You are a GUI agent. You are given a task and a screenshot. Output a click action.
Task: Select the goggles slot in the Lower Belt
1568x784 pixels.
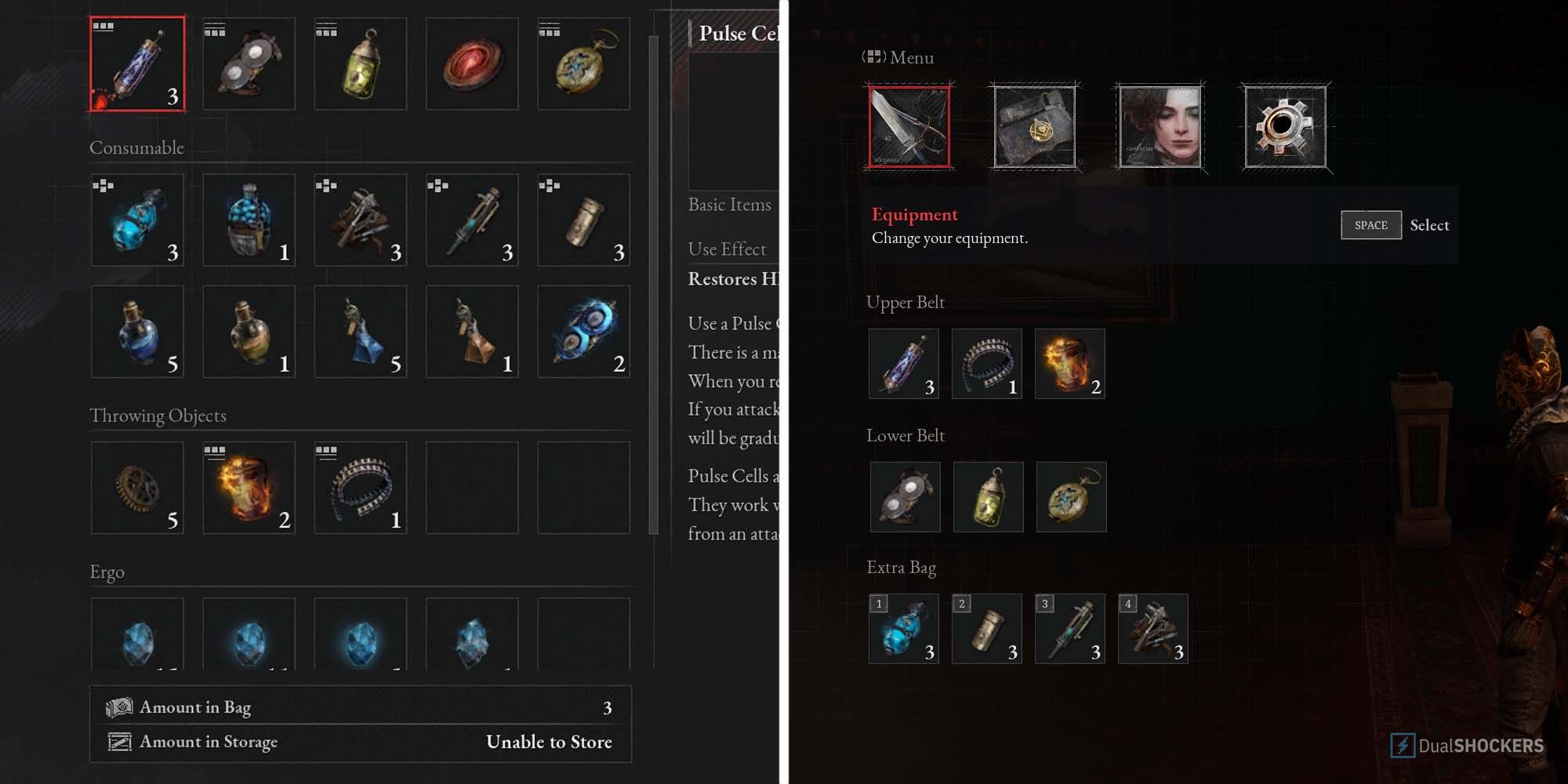pos(906,497)
